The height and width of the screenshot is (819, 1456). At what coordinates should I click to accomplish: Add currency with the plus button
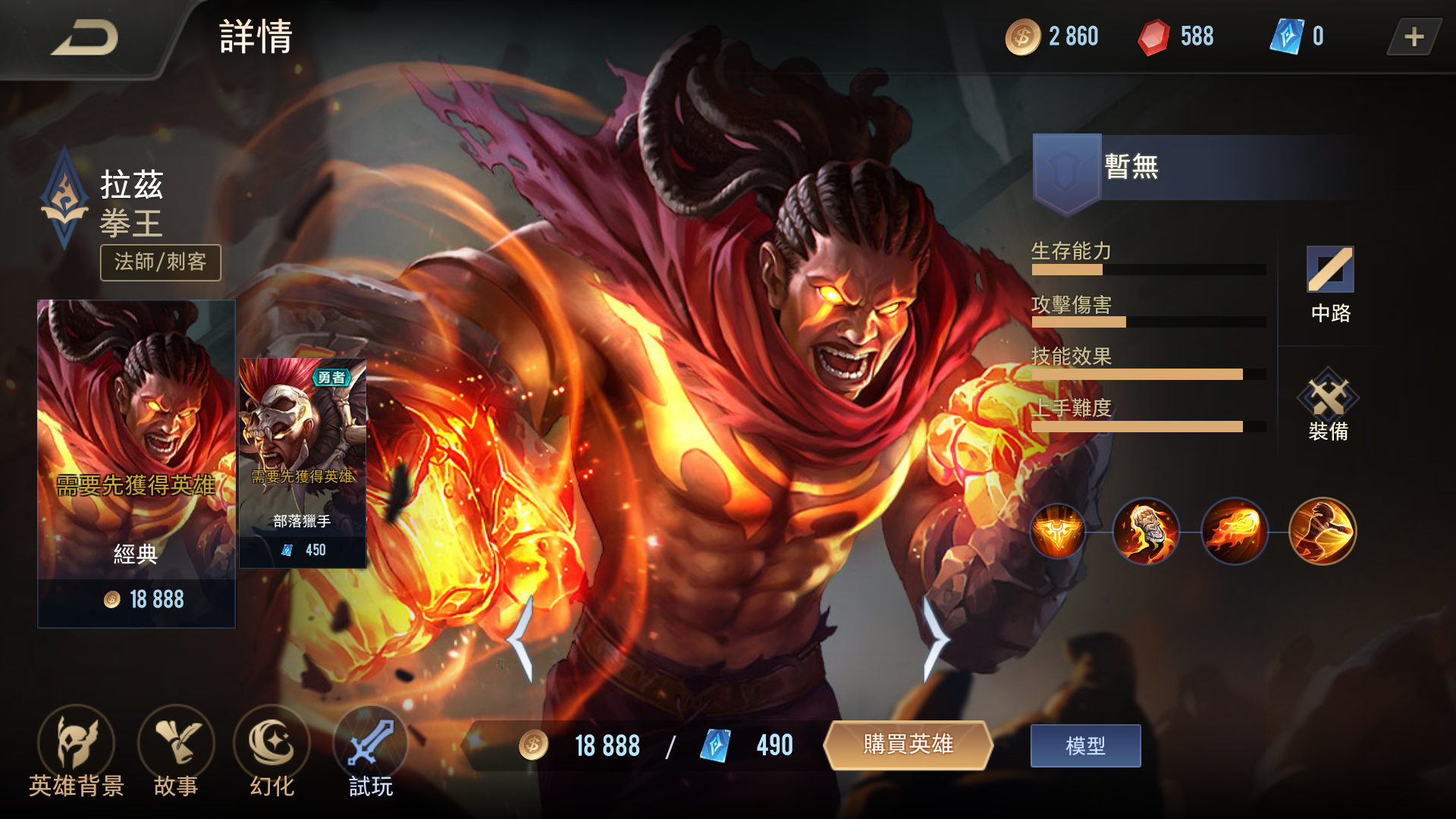coord(1414,37)
